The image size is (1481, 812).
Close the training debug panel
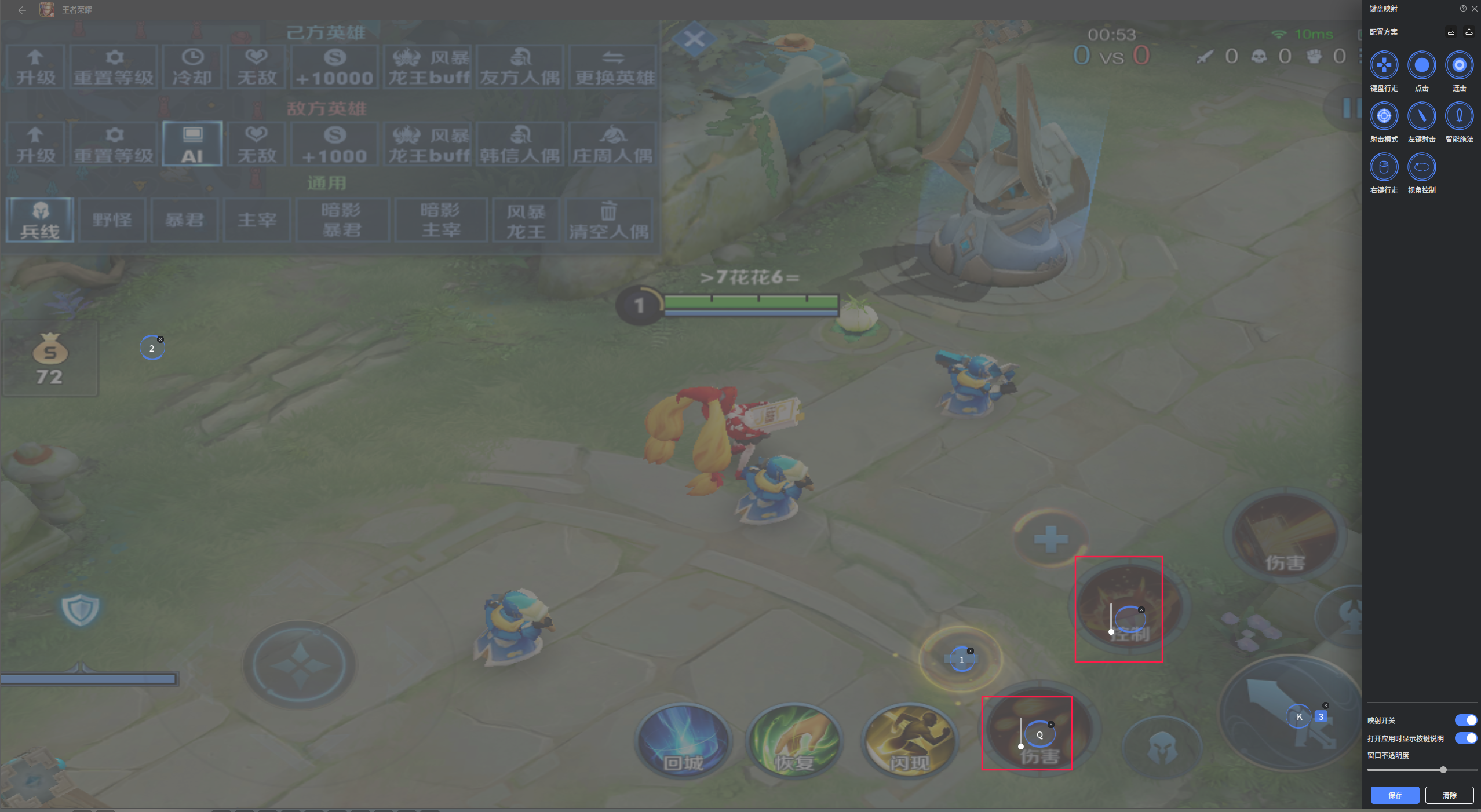tap(694, 40)
